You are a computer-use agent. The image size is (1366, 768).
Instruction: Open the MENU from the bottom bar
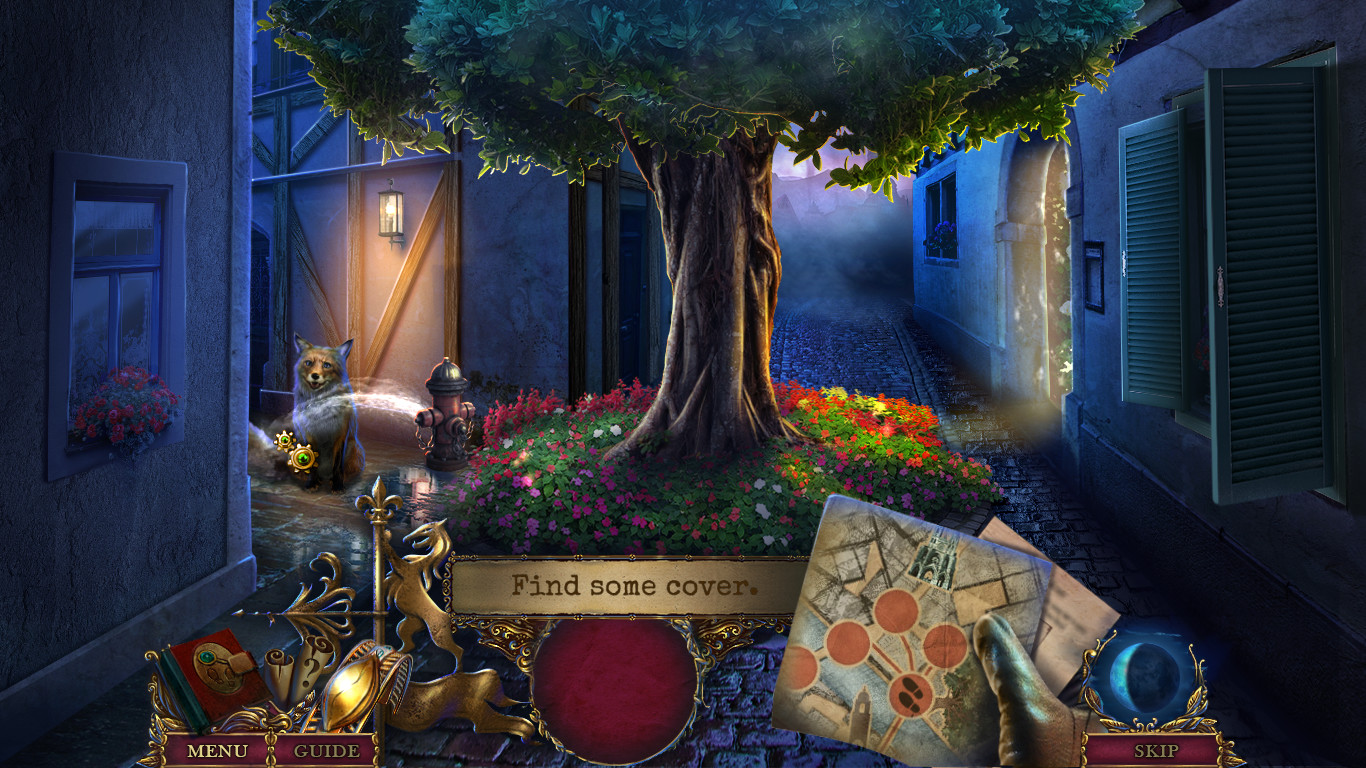pos(217,748)
